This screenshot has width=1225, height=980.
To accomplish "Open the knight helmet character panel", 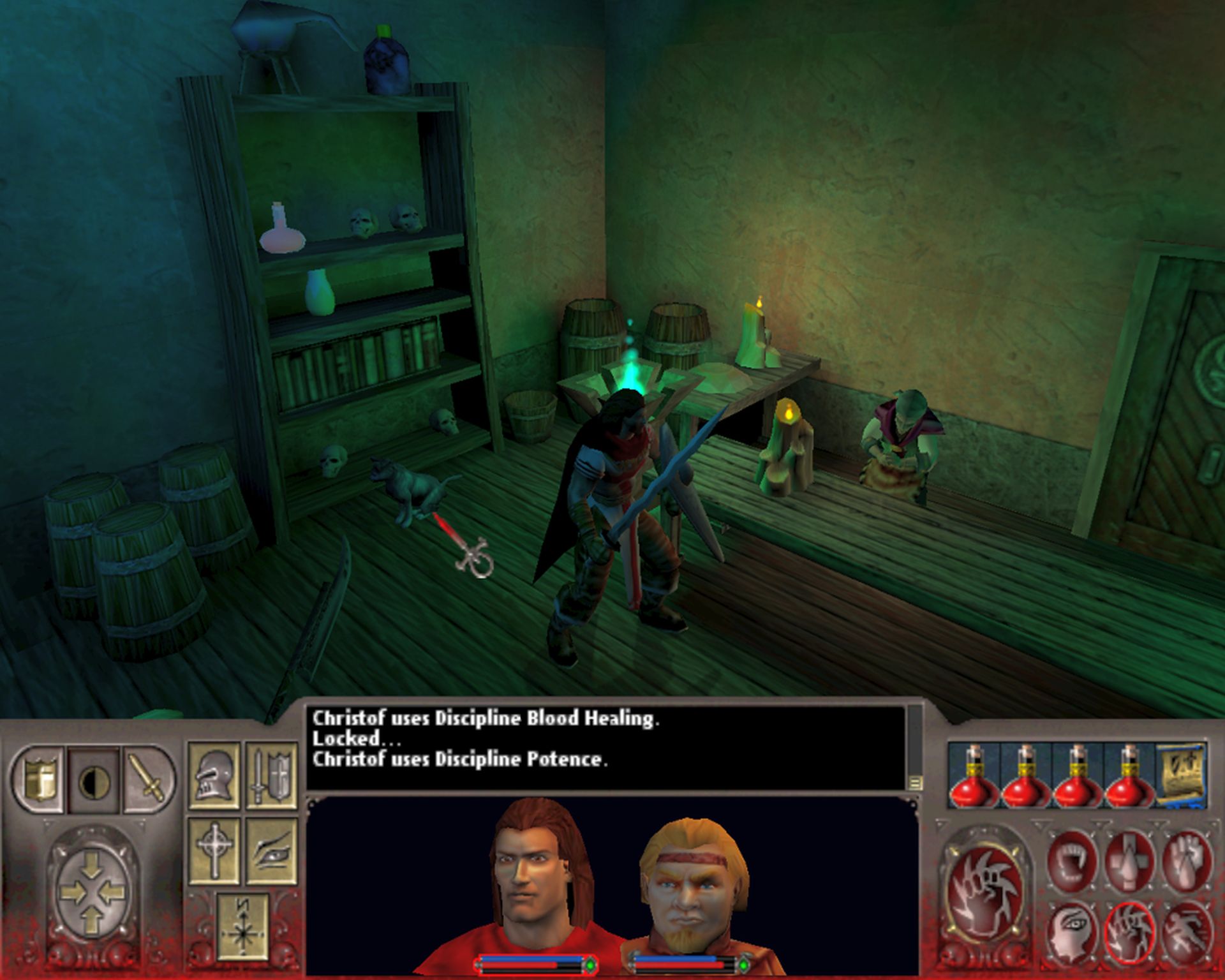I will tap(214, 775).
